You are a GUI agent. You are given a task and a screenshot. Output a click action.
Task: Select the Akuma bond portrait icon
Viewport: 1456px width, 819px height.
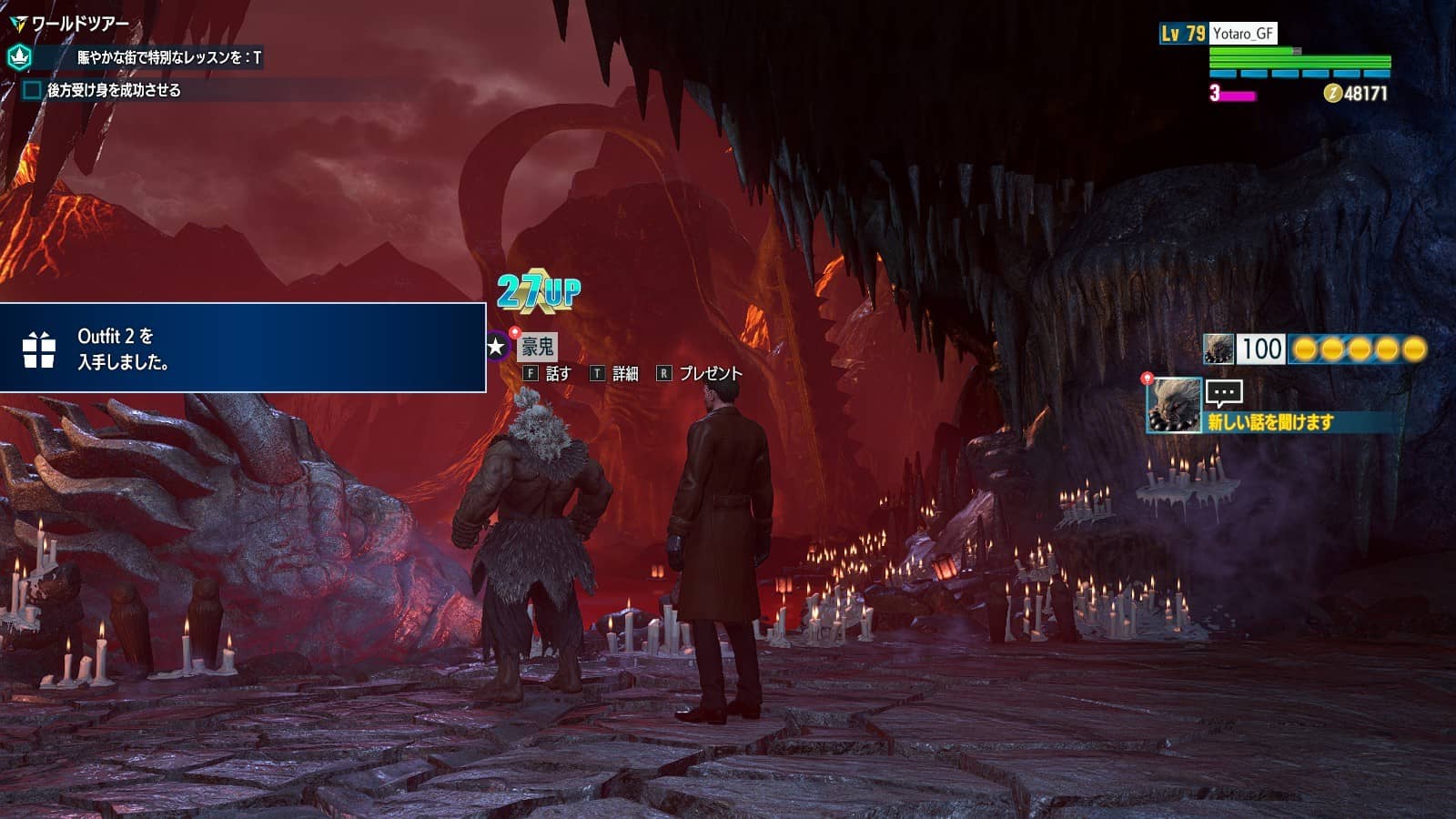click(1218, 349)
